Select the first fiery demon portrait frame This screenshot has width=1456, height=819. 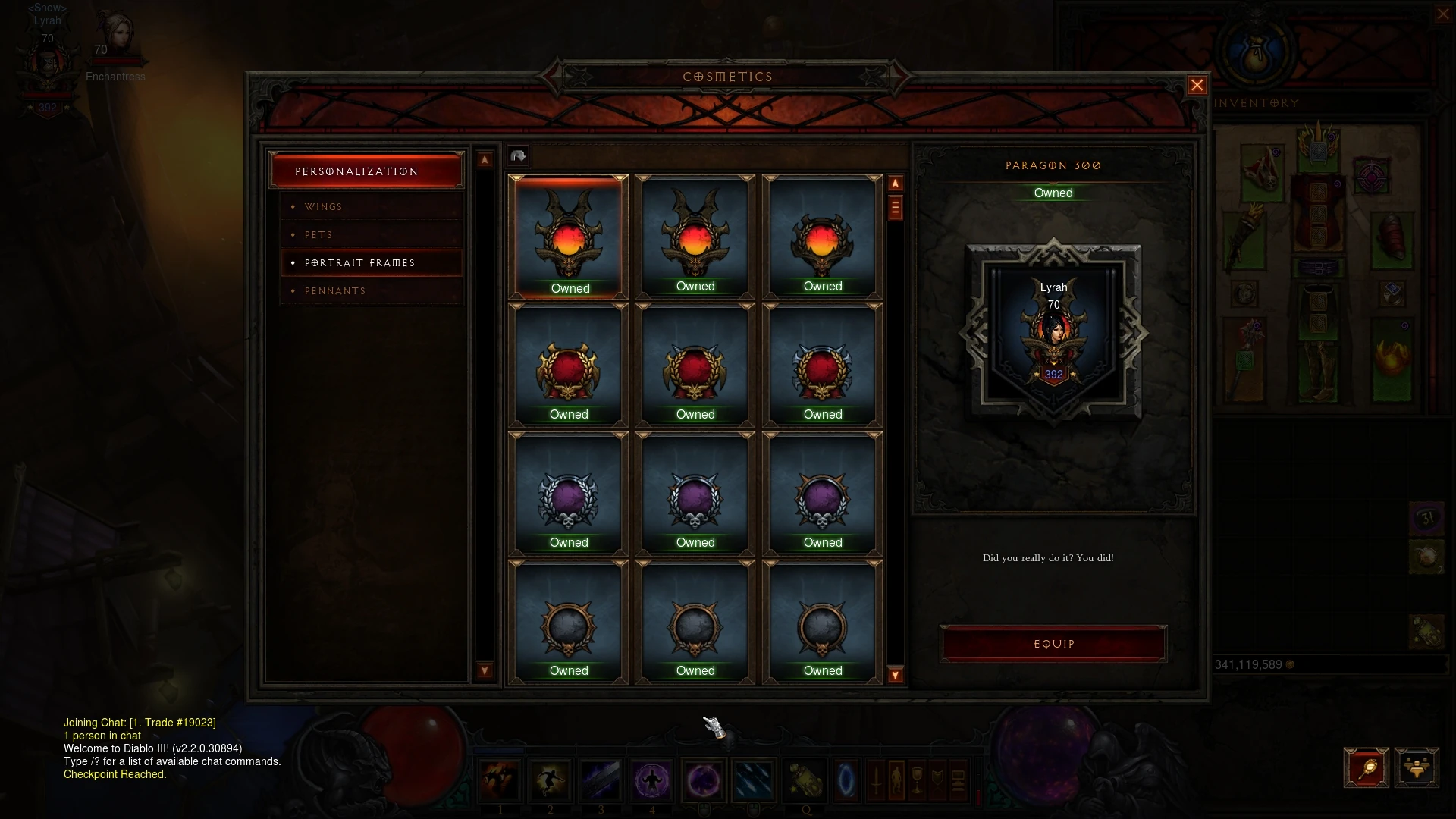569,235
